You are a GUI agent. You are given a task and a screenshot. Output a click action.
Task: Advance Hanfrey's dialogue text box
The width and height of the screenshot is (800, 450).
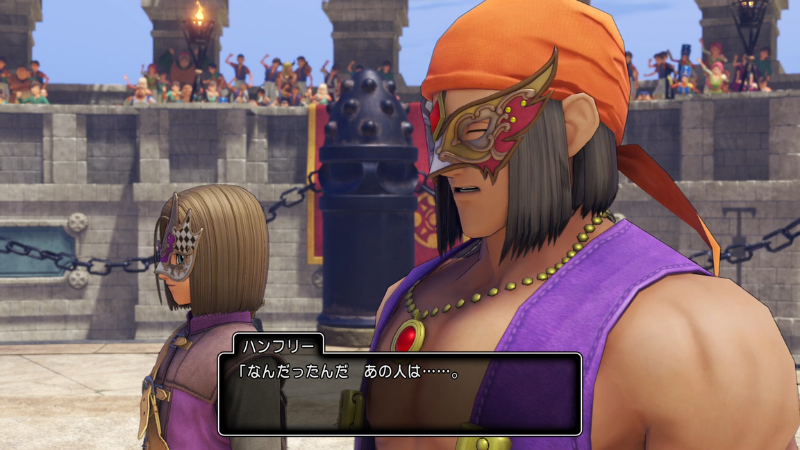pos(399,392)
